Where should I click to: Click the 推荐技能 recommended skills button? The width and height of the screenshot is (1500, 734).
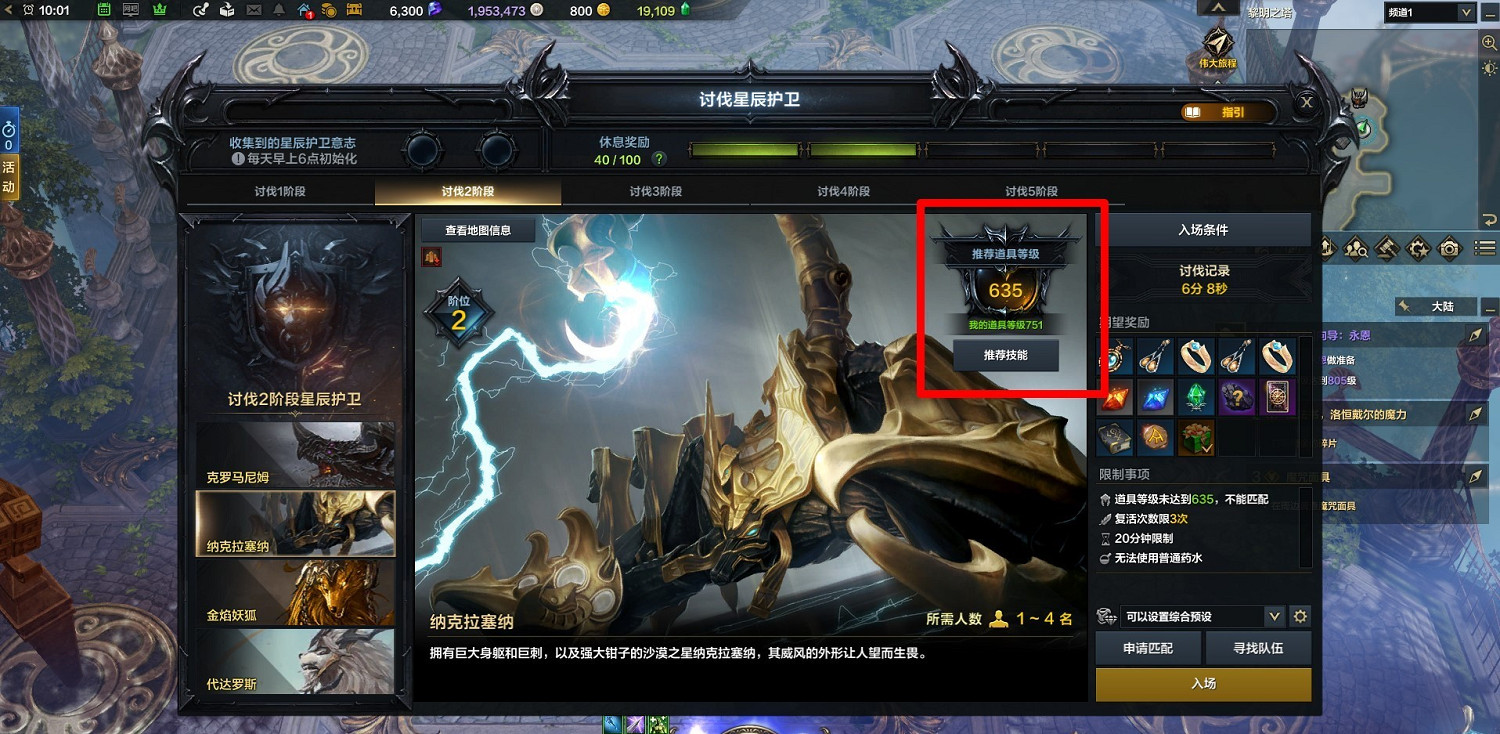coord(1005,355)
